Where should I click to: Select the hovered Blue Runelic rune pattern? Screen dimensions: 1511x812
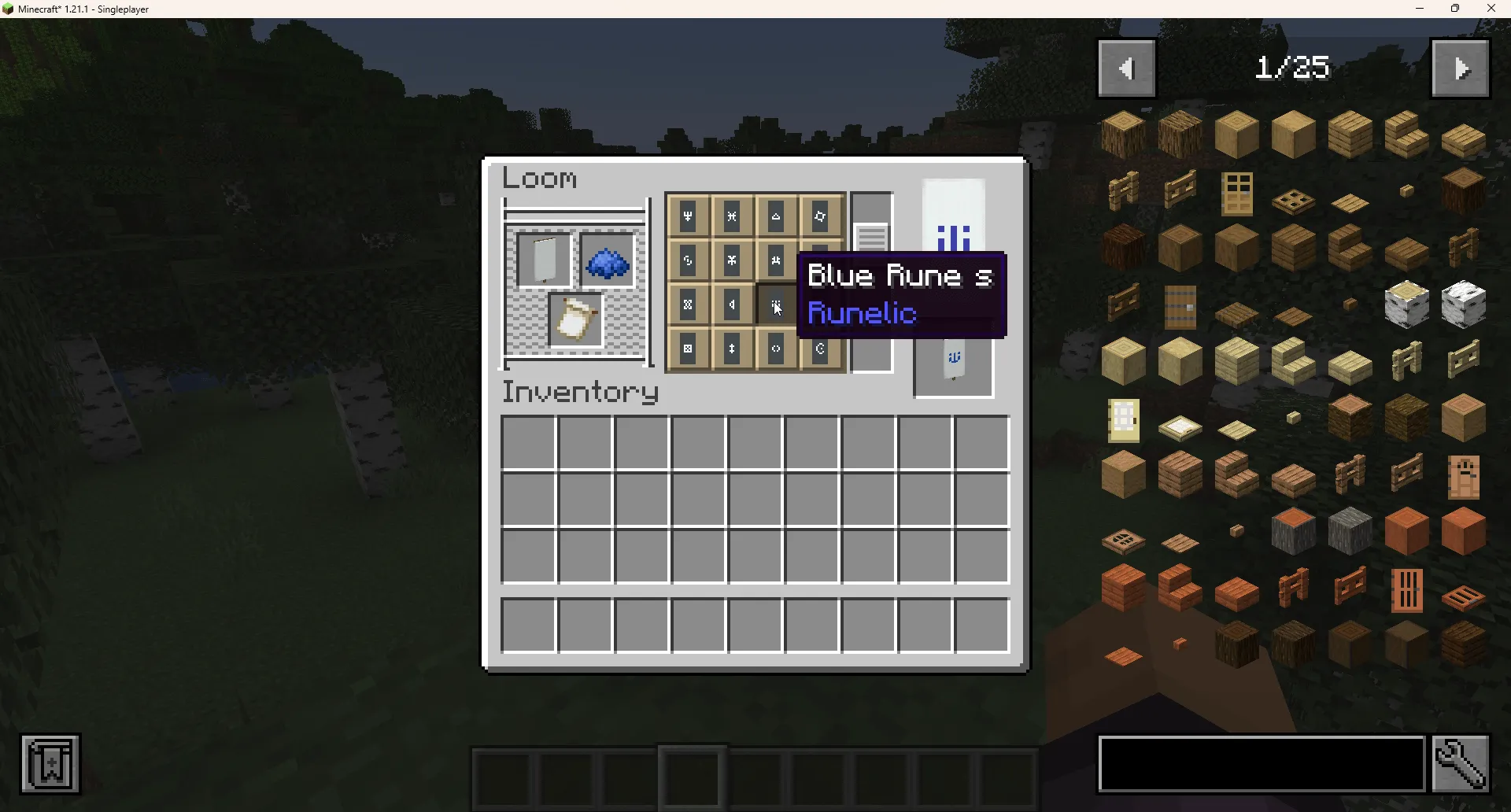tap(776, 305)
